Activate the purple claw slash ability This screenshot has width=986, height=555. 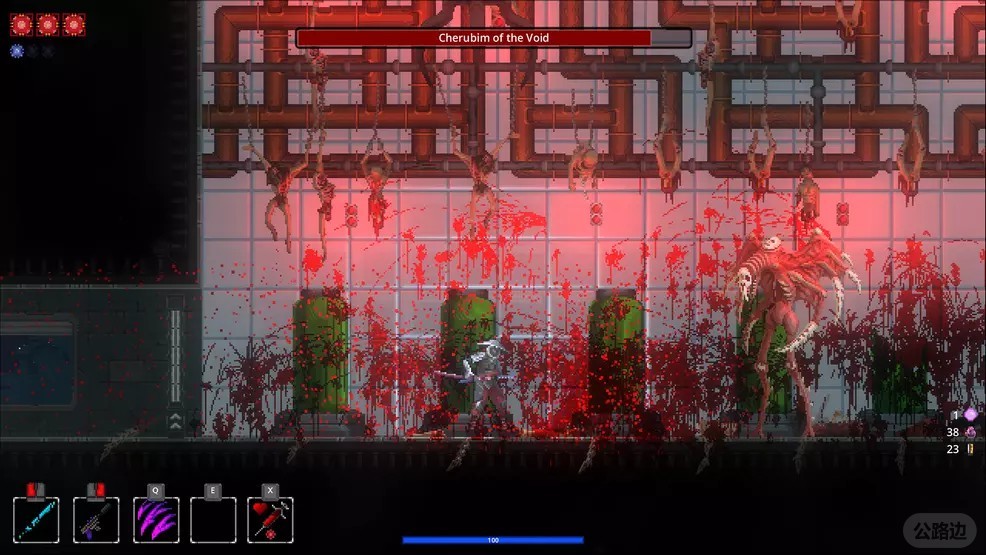click(156, 520)
